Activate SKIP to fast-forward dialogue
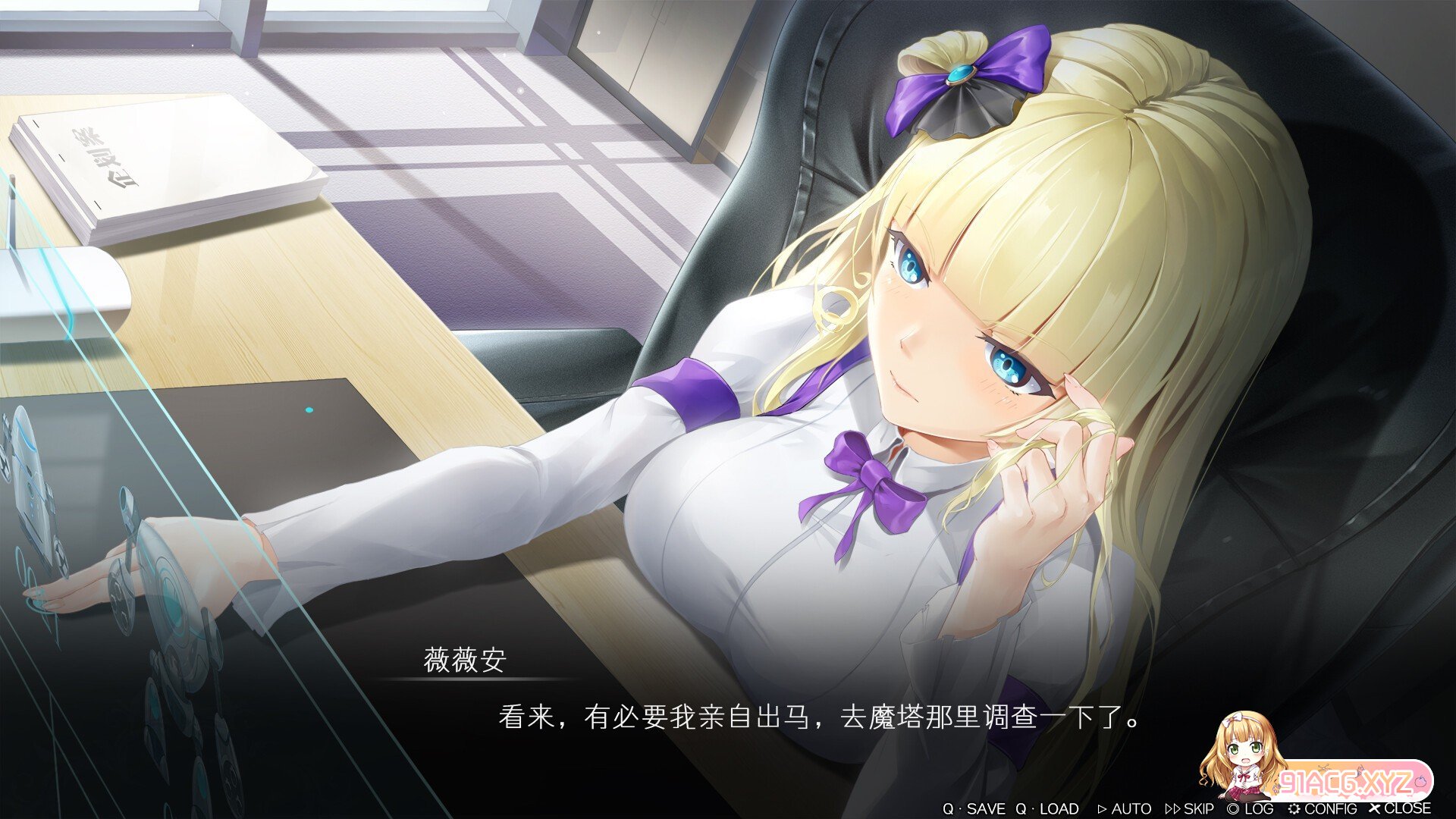Viewport: 1456px width, 819px height. point(1189,808)
